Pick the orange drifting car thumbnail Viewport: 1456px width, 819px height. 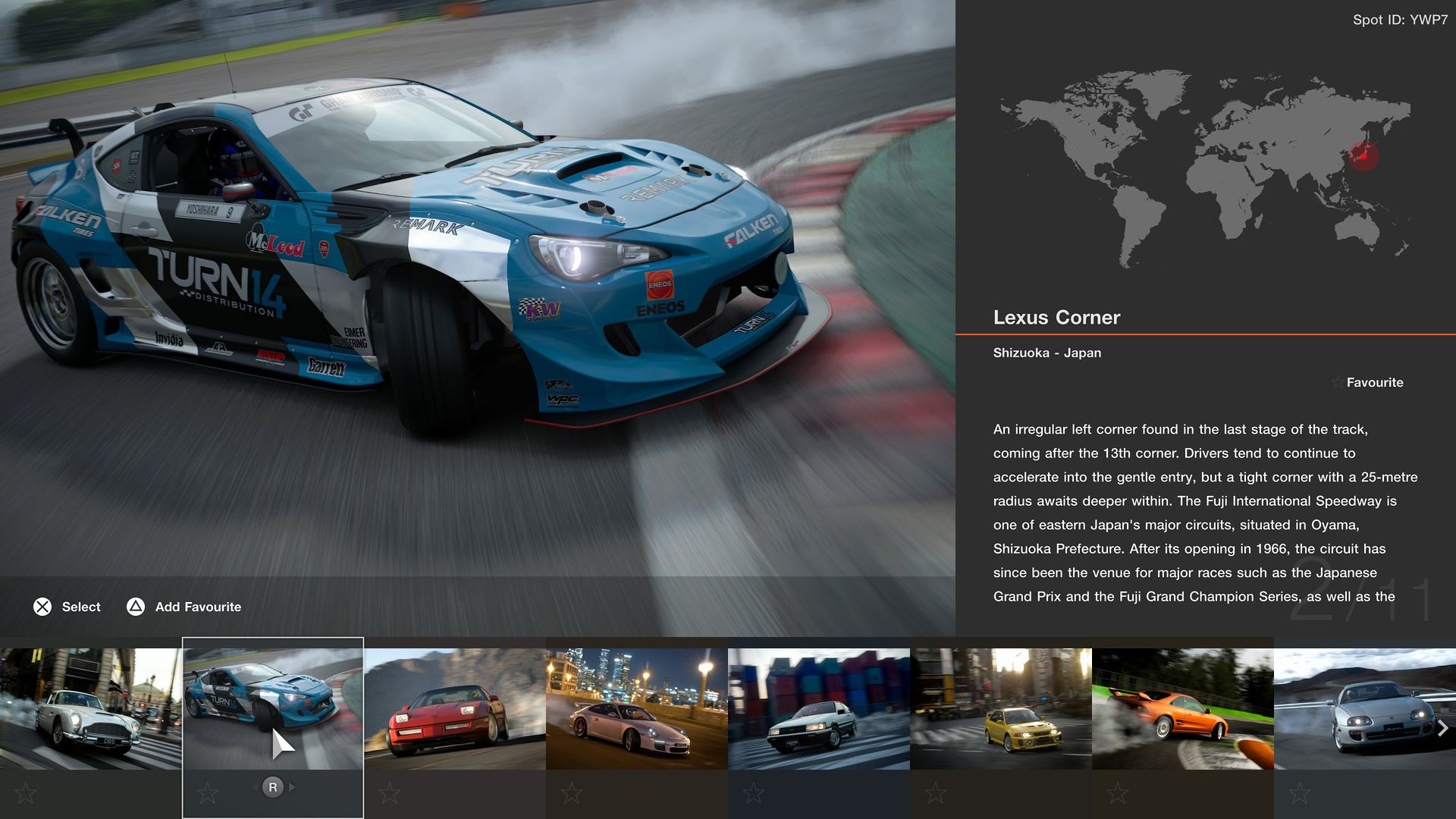(1182, 708)
